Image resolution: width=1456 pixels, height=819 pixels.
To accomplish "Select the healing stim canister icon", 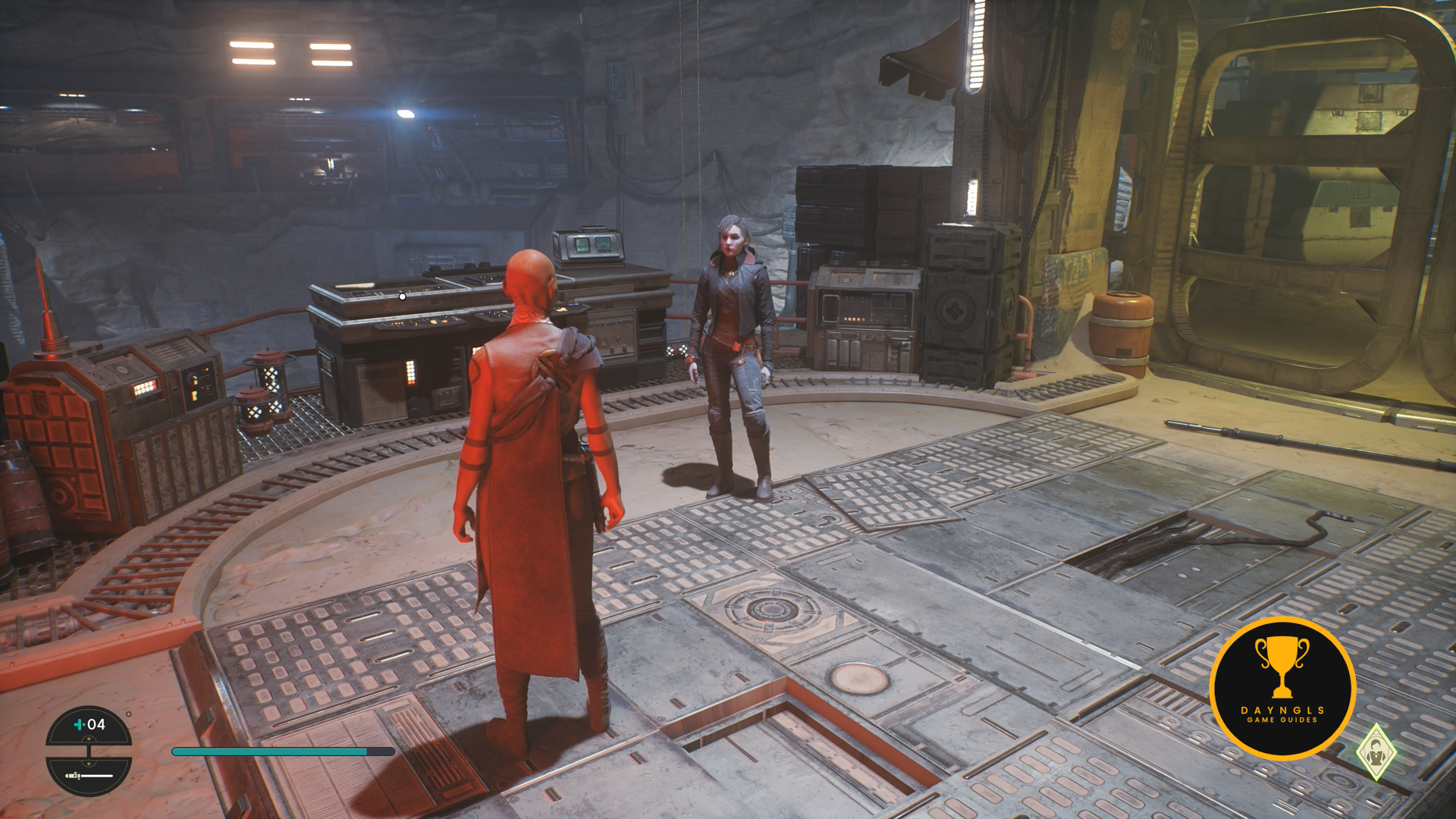I will click(79, 725).
